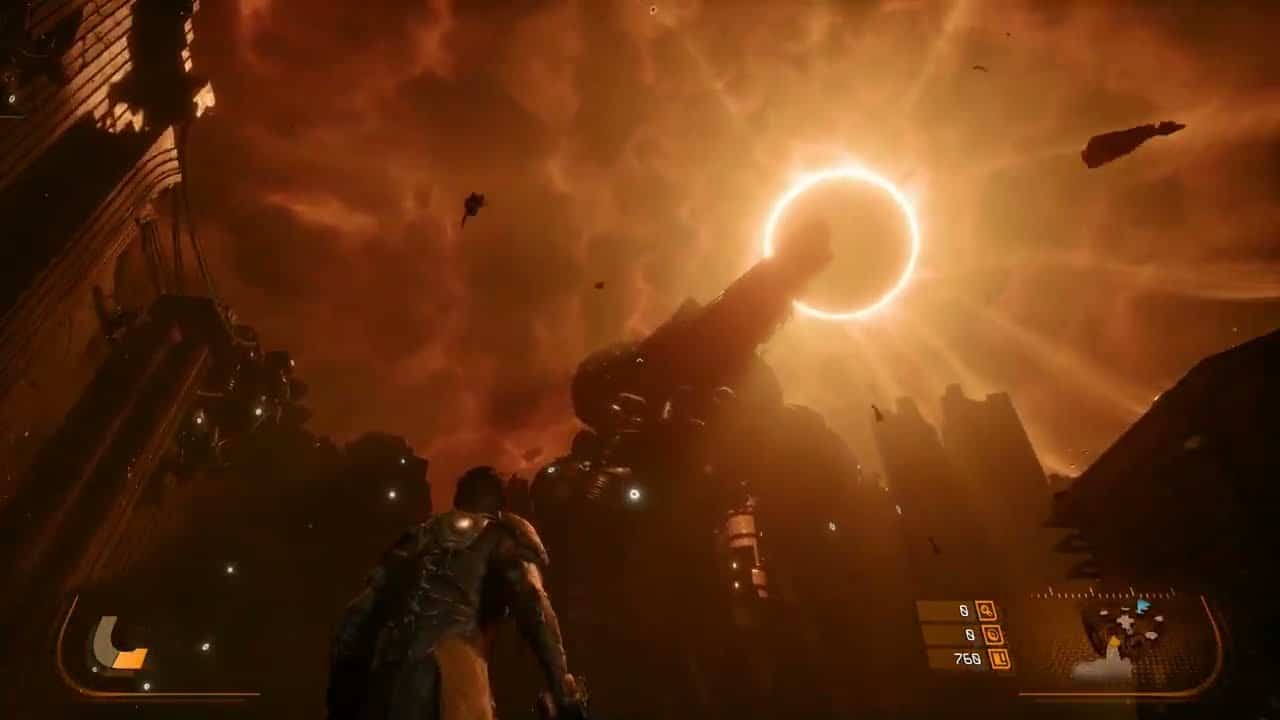This screenshot has width=1280, height=720.
Task: Click the middle resource icon beside the second zero
Action: point(994,634)
